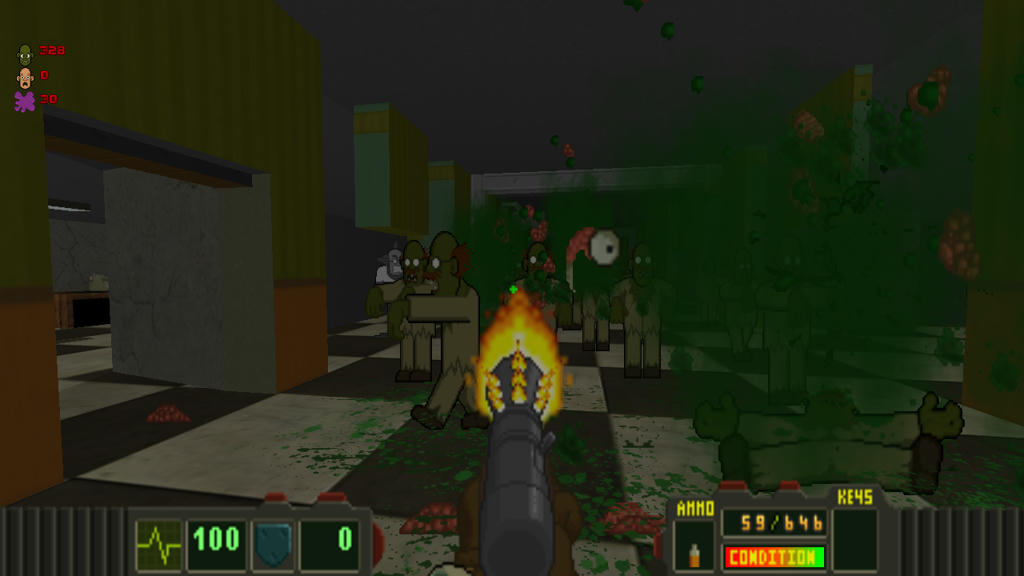The image size is (1024, 576).
Task: Click the scared human face icon
Action: click(25, 77)
